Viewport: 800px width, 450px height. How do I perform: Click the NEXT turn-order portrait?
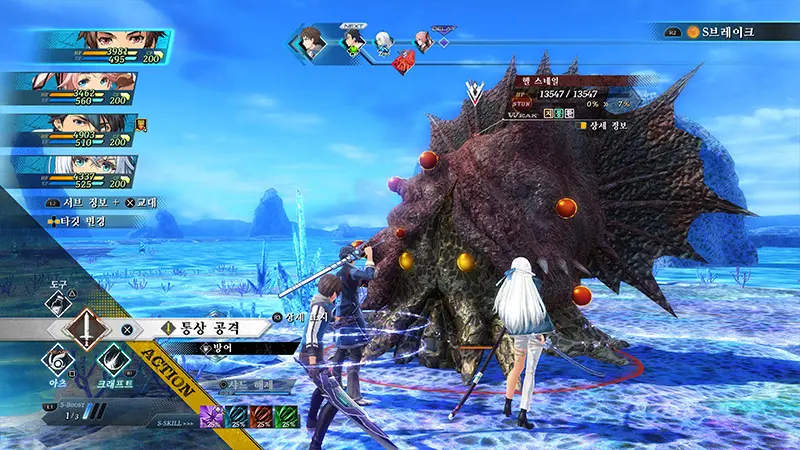[355, 42]
